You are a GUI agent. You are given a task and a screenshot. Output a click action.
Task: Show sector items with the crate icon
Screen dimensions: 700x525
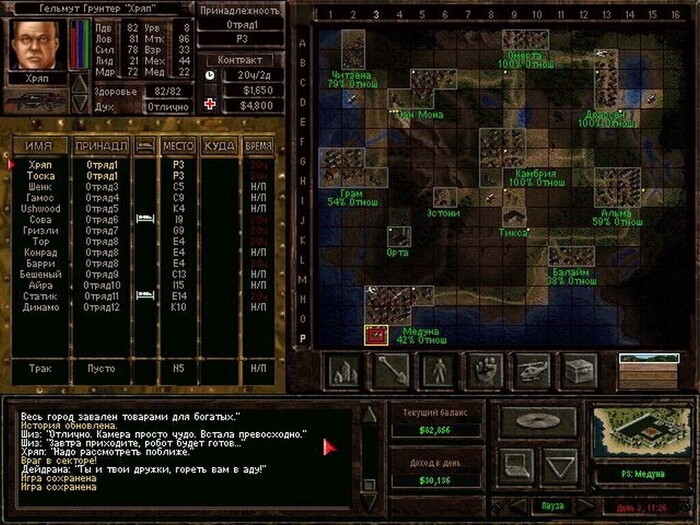pos(580,371)
